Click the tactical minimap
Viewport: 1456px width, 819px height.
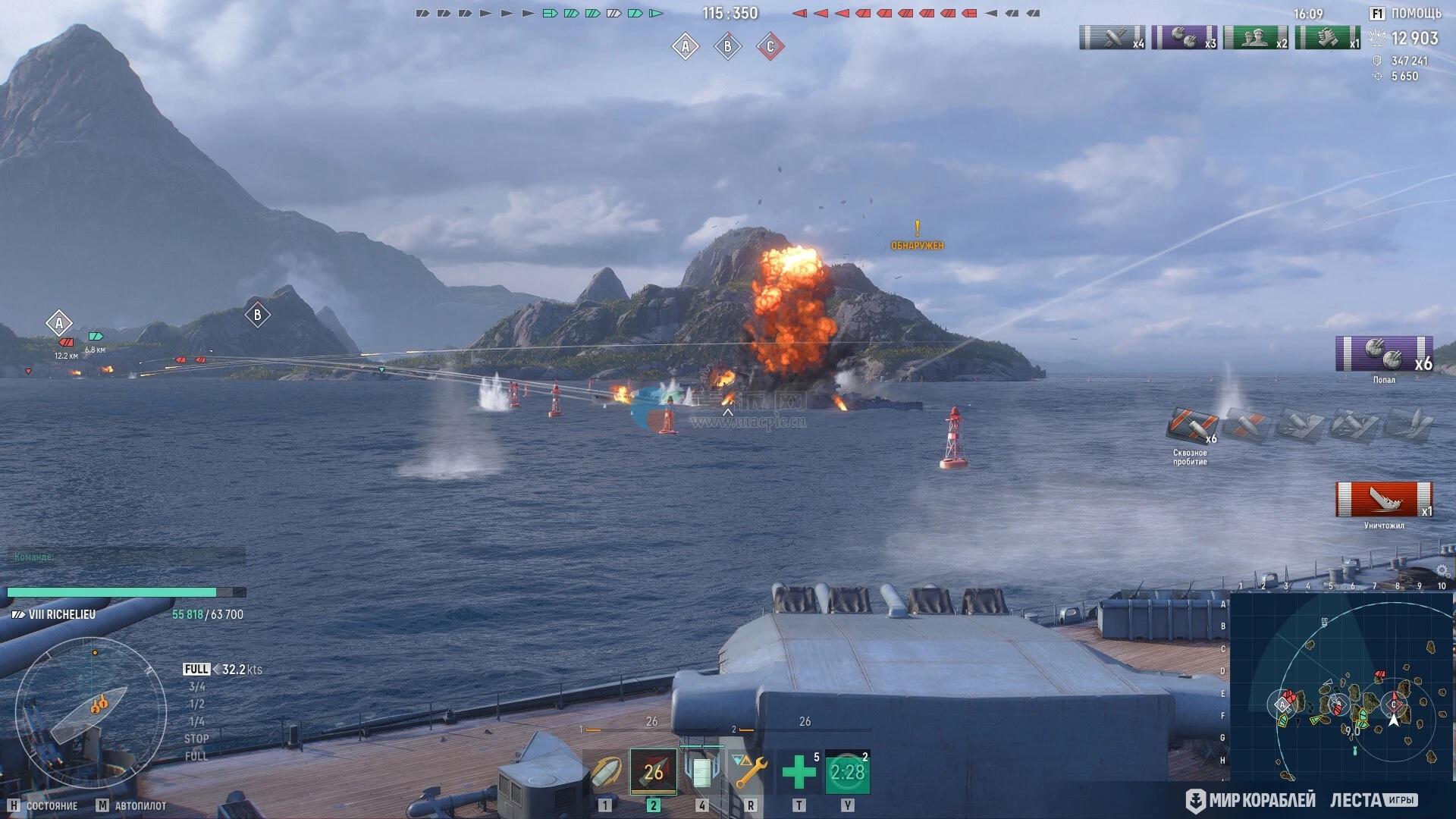coord(1341,686)
